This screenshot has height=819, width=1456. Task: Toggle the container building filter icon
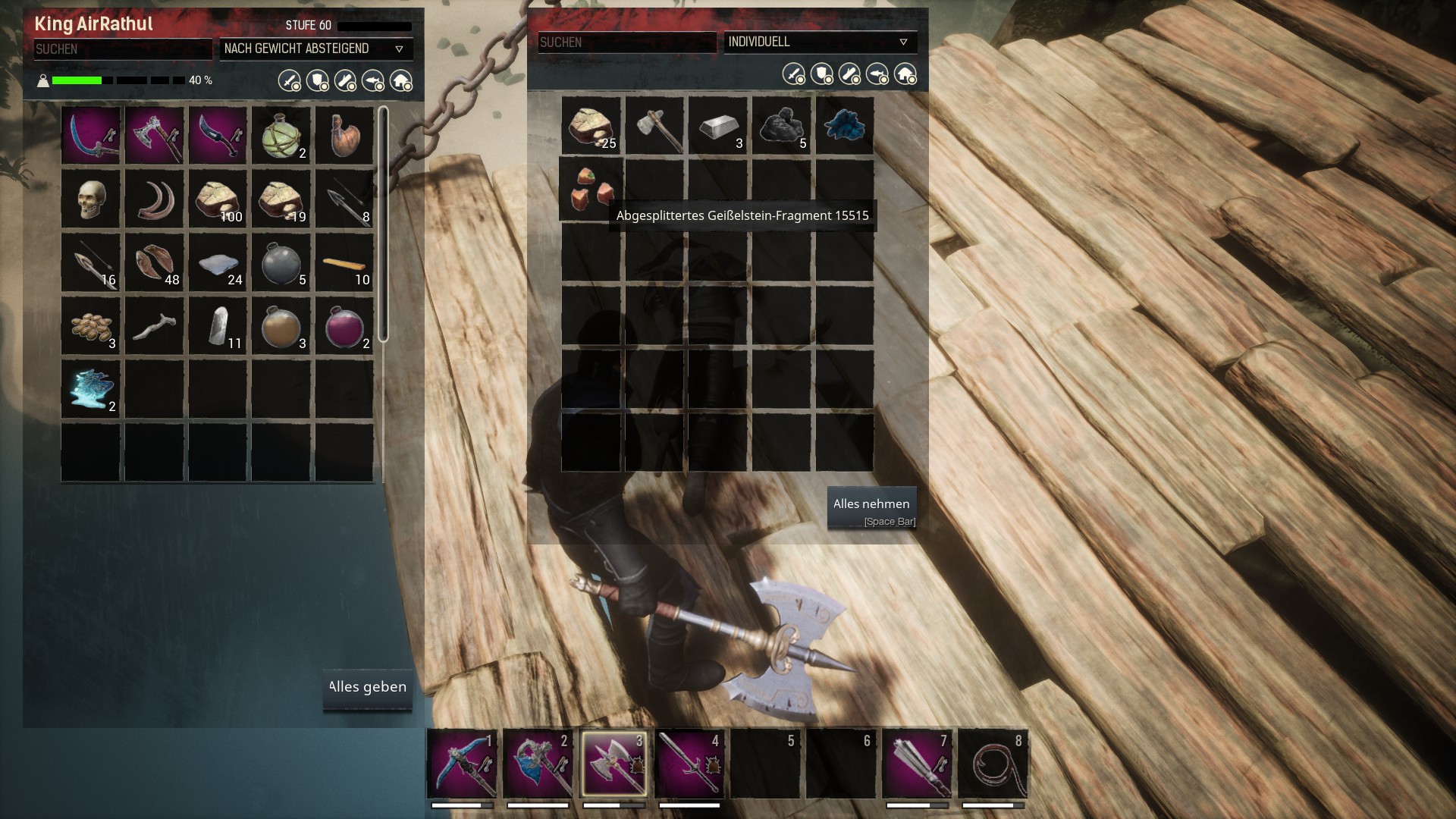tap(905, 74)
